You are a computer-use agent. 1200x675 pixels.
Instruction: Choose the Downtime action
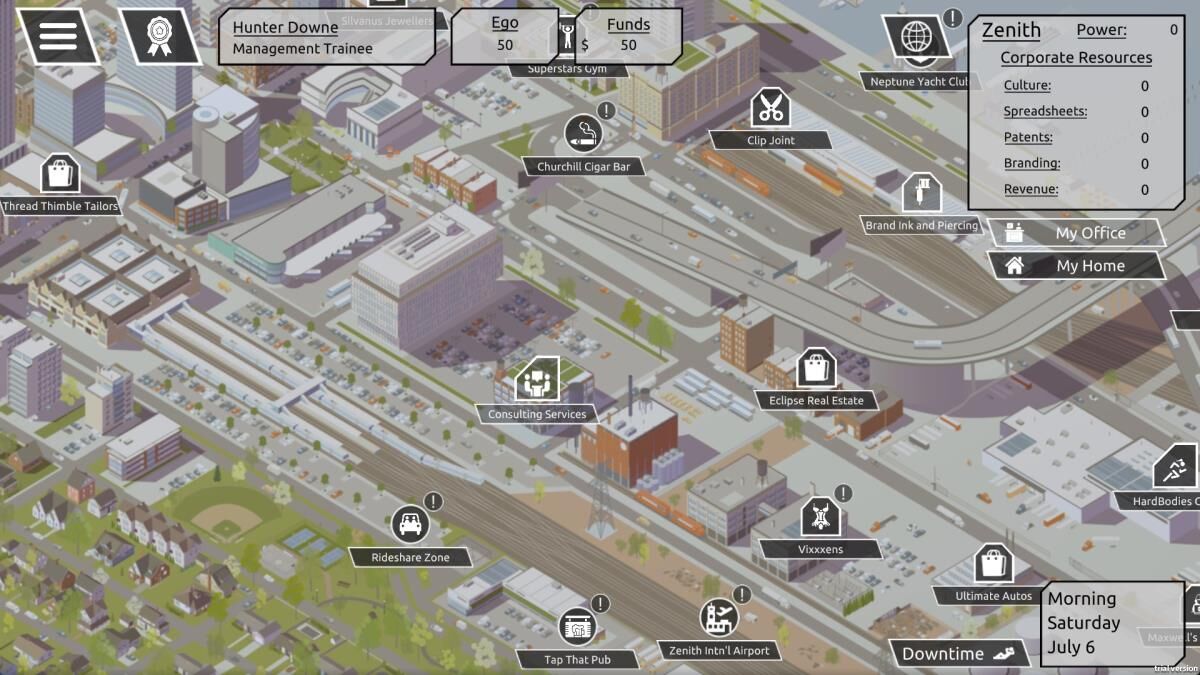[957, 654]
